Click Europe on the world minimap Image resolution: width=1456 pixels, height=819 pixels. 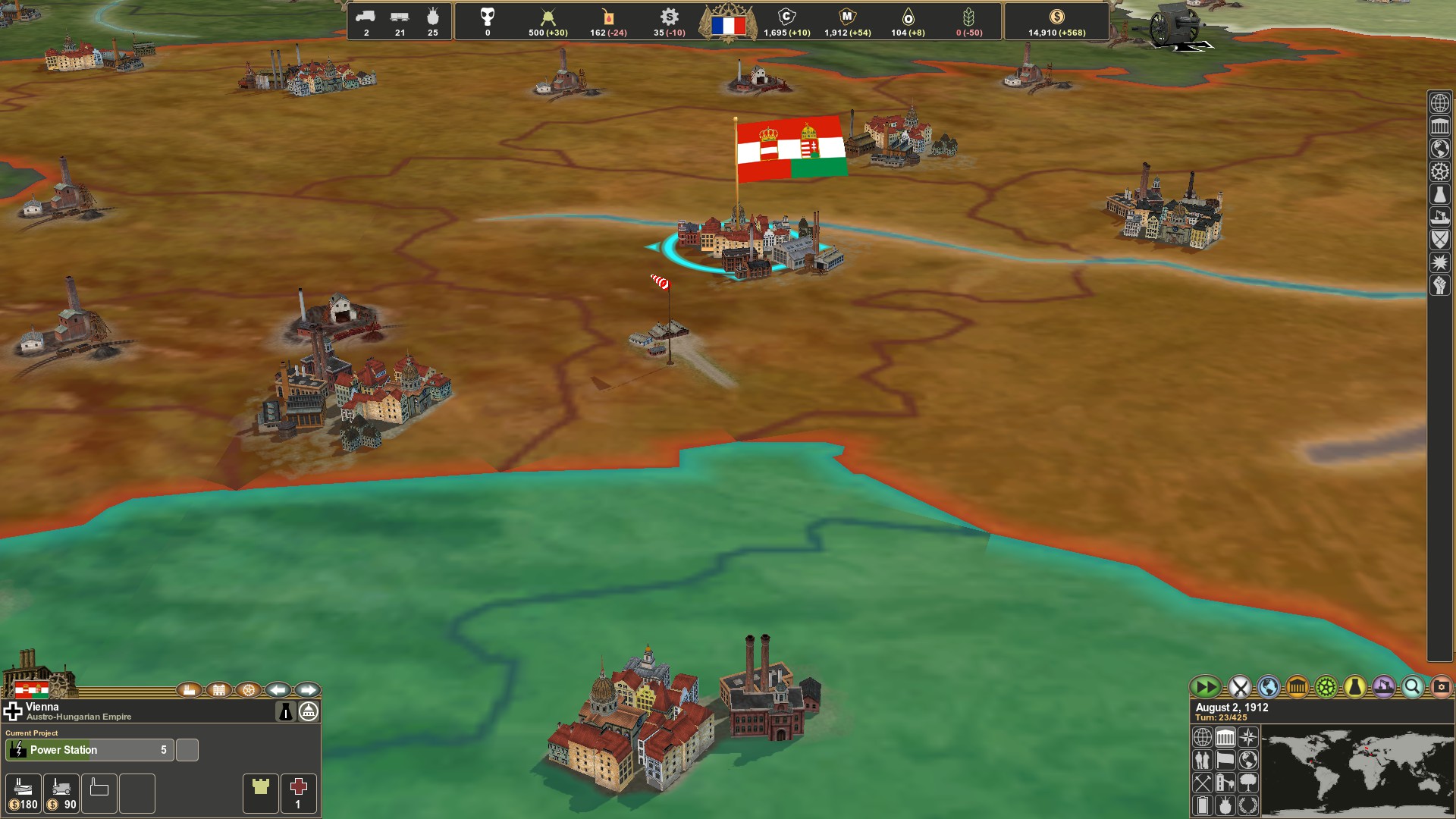coord(1367,747)
